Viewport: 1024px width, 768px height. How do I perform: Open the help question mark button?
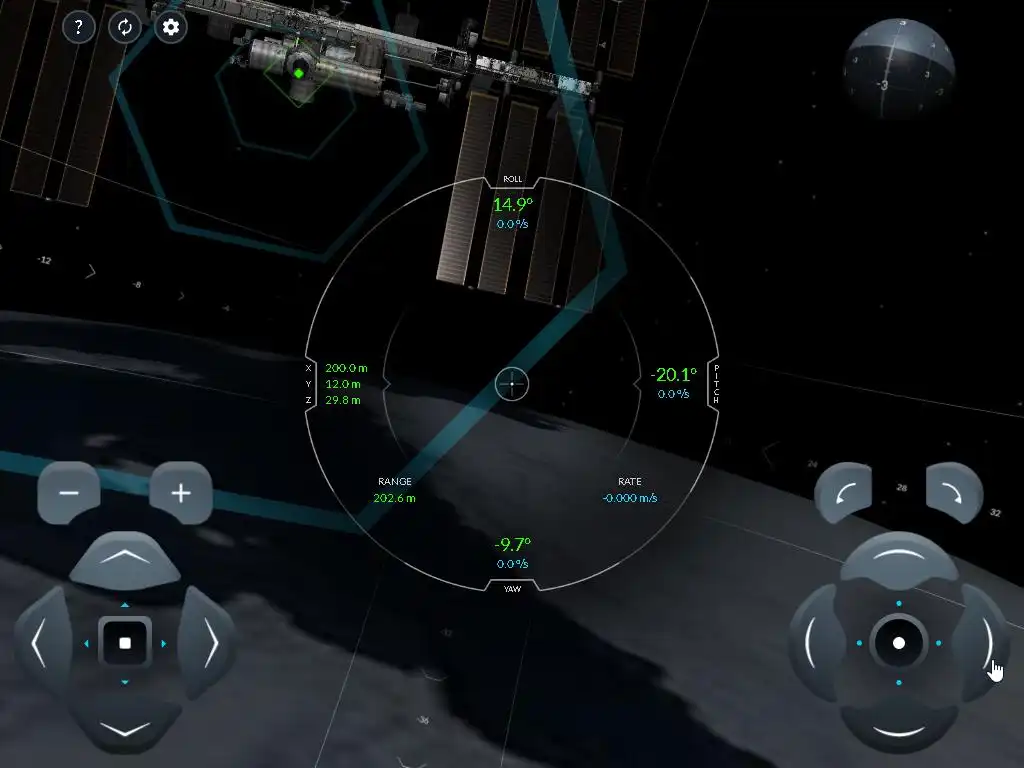79,27
